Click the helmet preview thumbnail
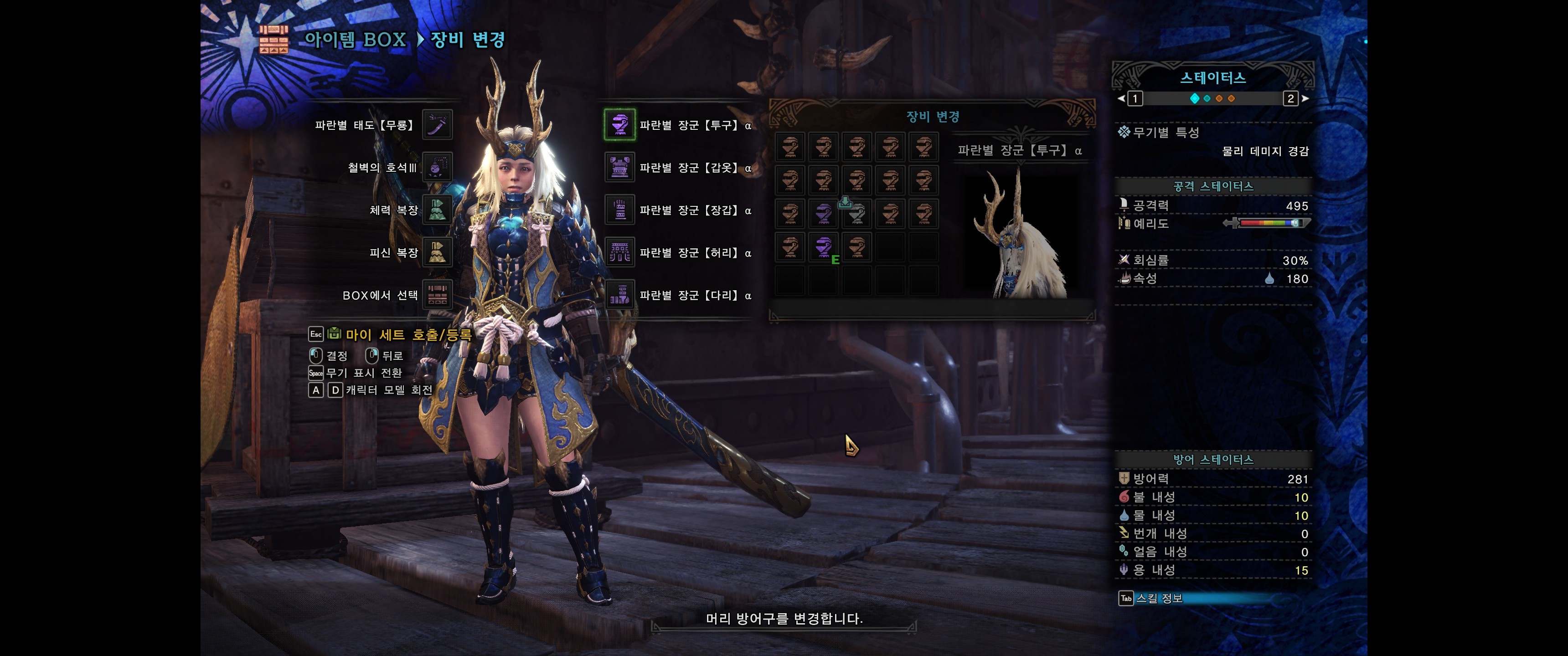 click(x=1020, y=234)
